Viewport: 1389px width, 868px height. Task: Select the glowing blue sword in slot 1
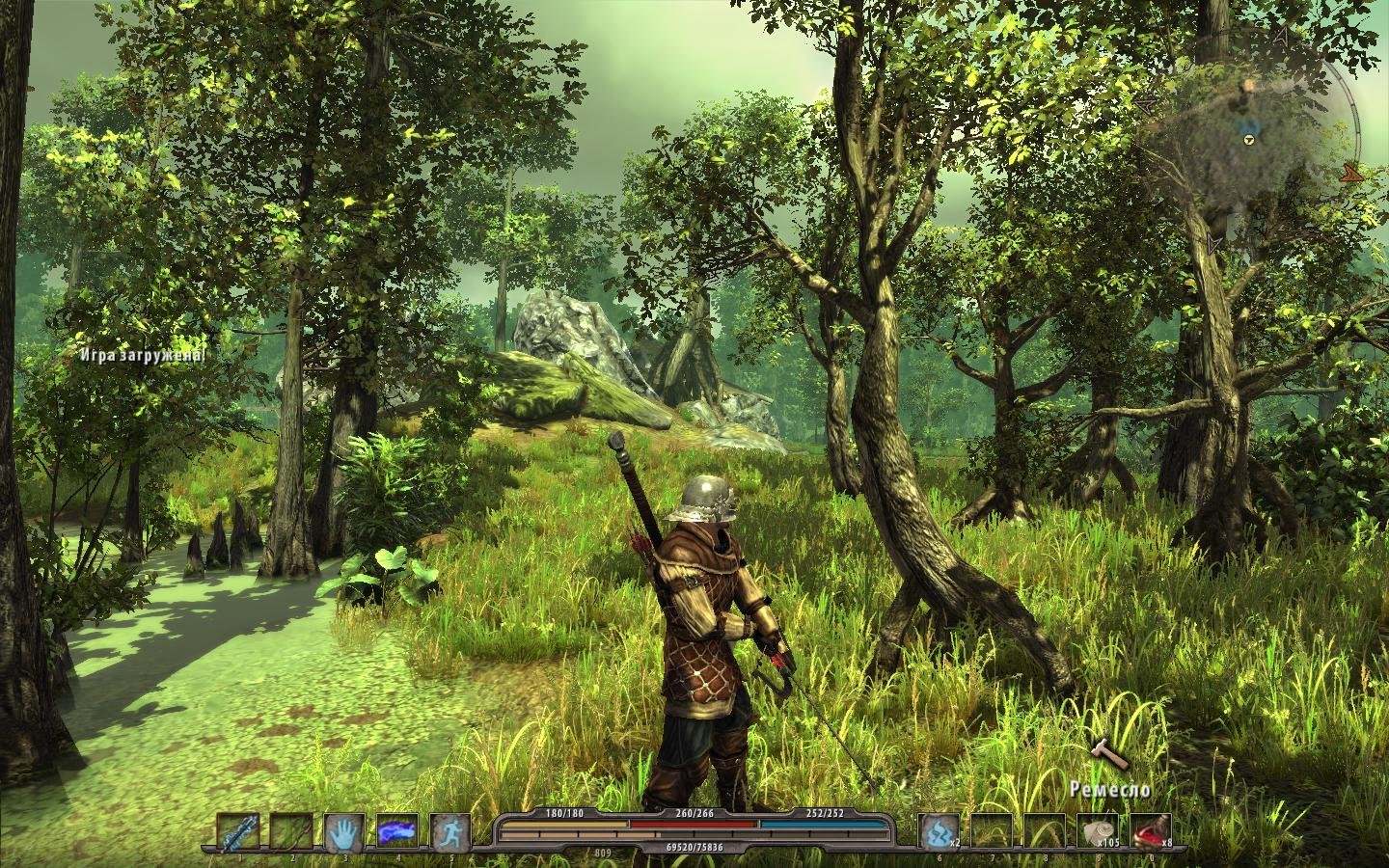(x=237, y=831)
